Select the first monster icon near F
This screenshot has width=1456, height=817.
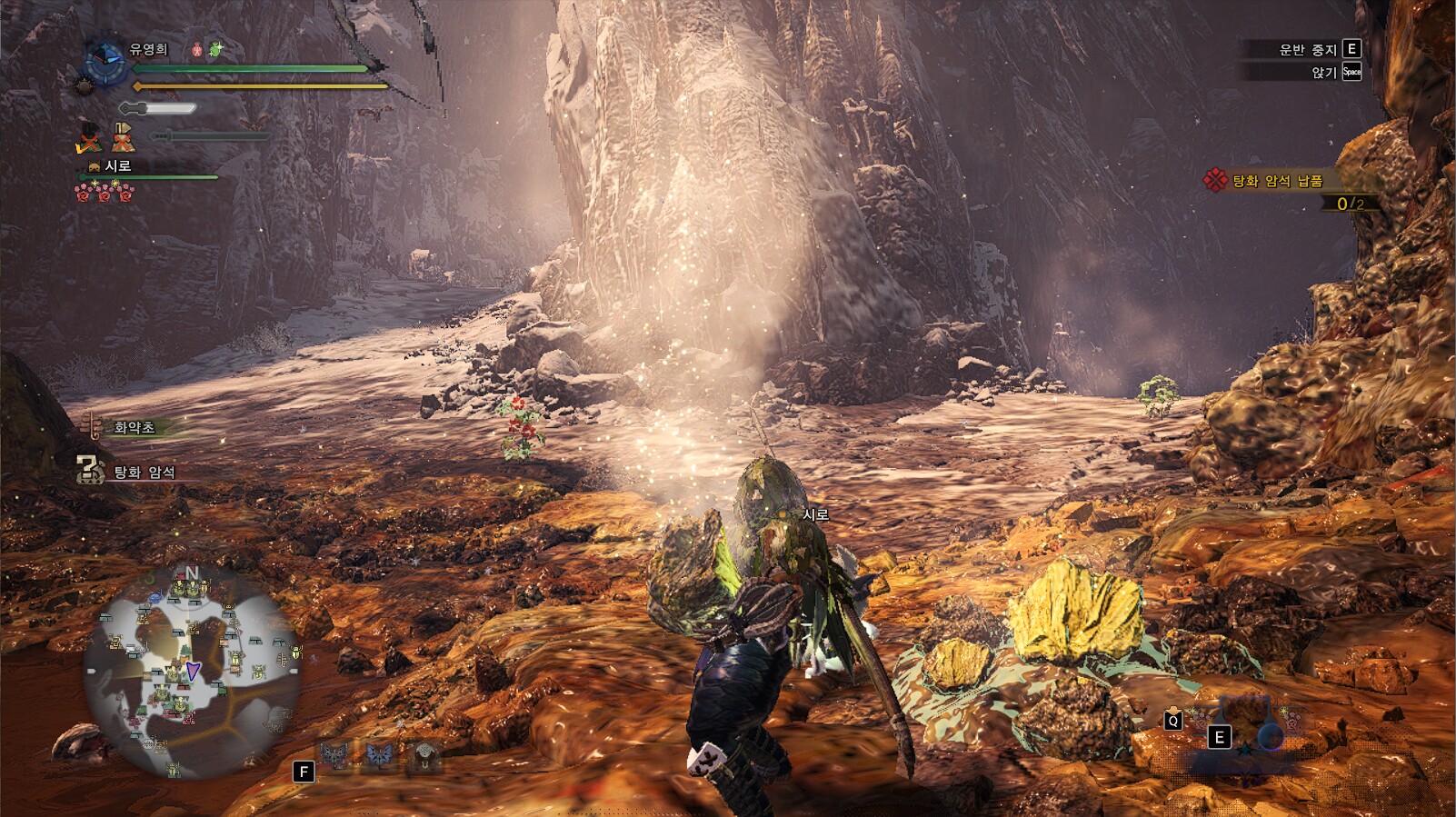click(x=334, y=755)
